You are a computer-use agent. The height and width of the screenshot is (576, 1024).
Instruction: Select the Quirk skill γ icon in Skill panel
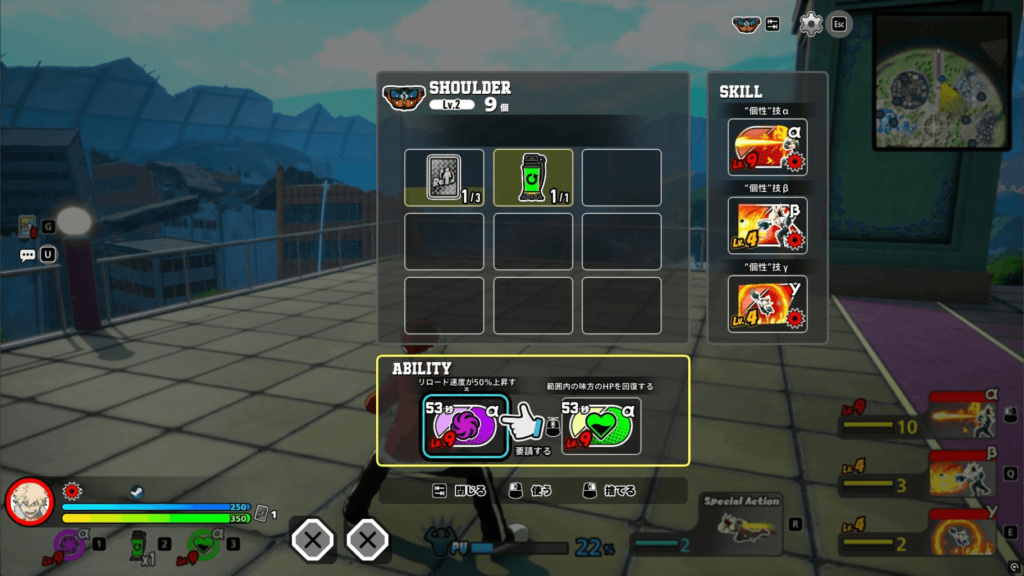[x=767, y=303]
